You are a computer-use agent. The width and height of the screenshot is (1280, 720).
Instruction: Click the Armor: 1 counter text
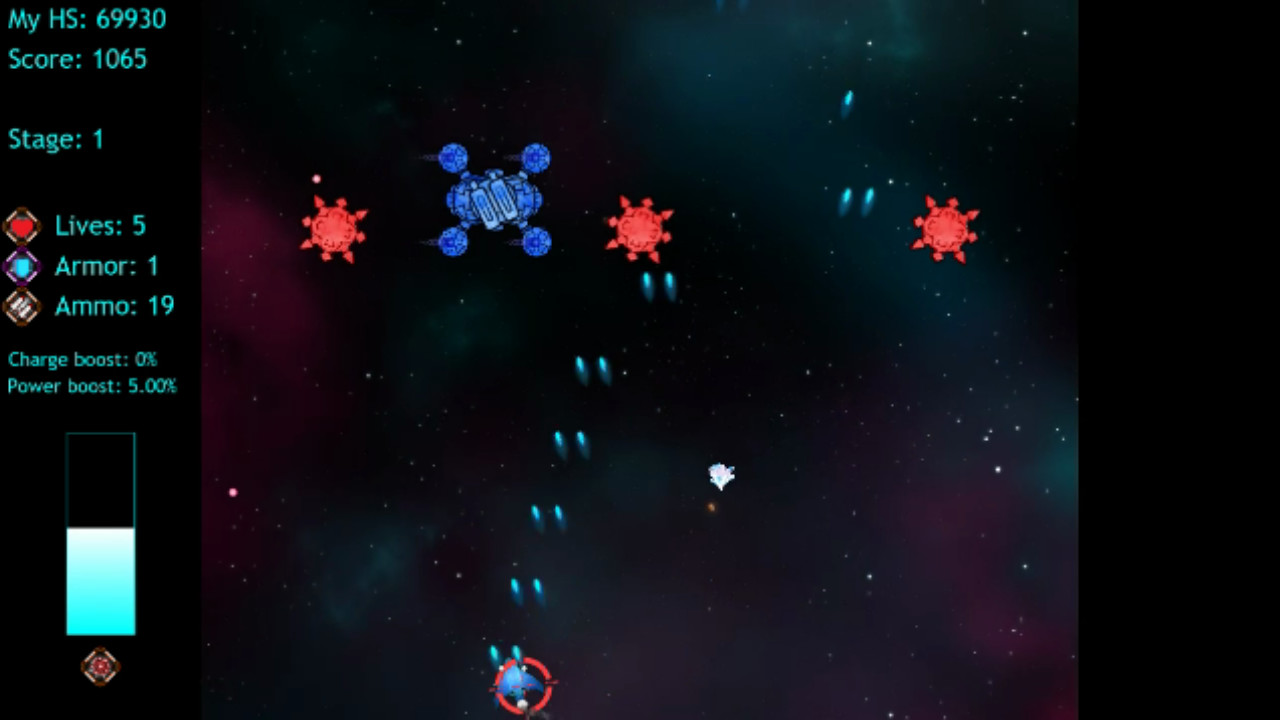(x=106, y=265)
